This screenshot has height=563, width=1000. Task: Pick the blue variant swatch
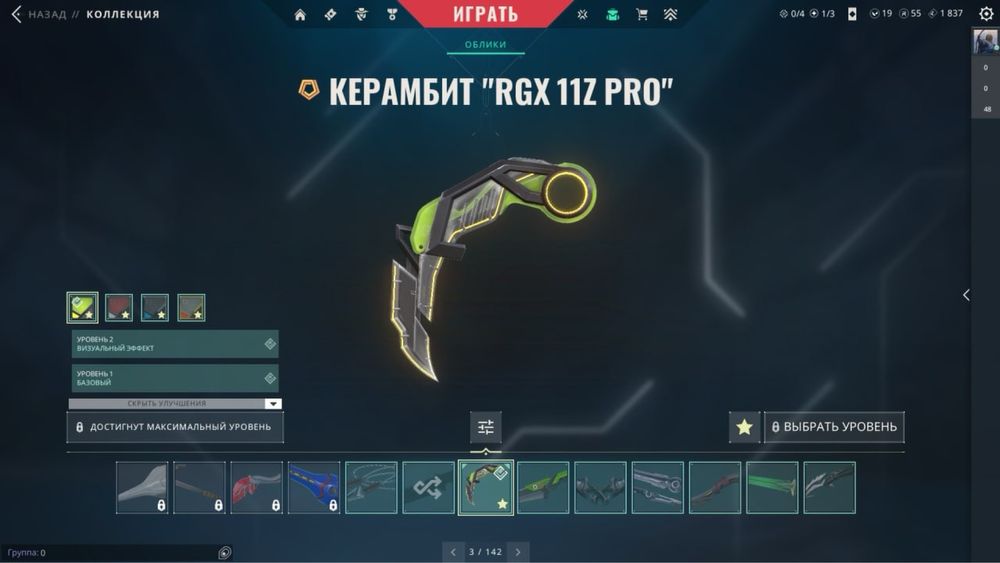[155, 307]
